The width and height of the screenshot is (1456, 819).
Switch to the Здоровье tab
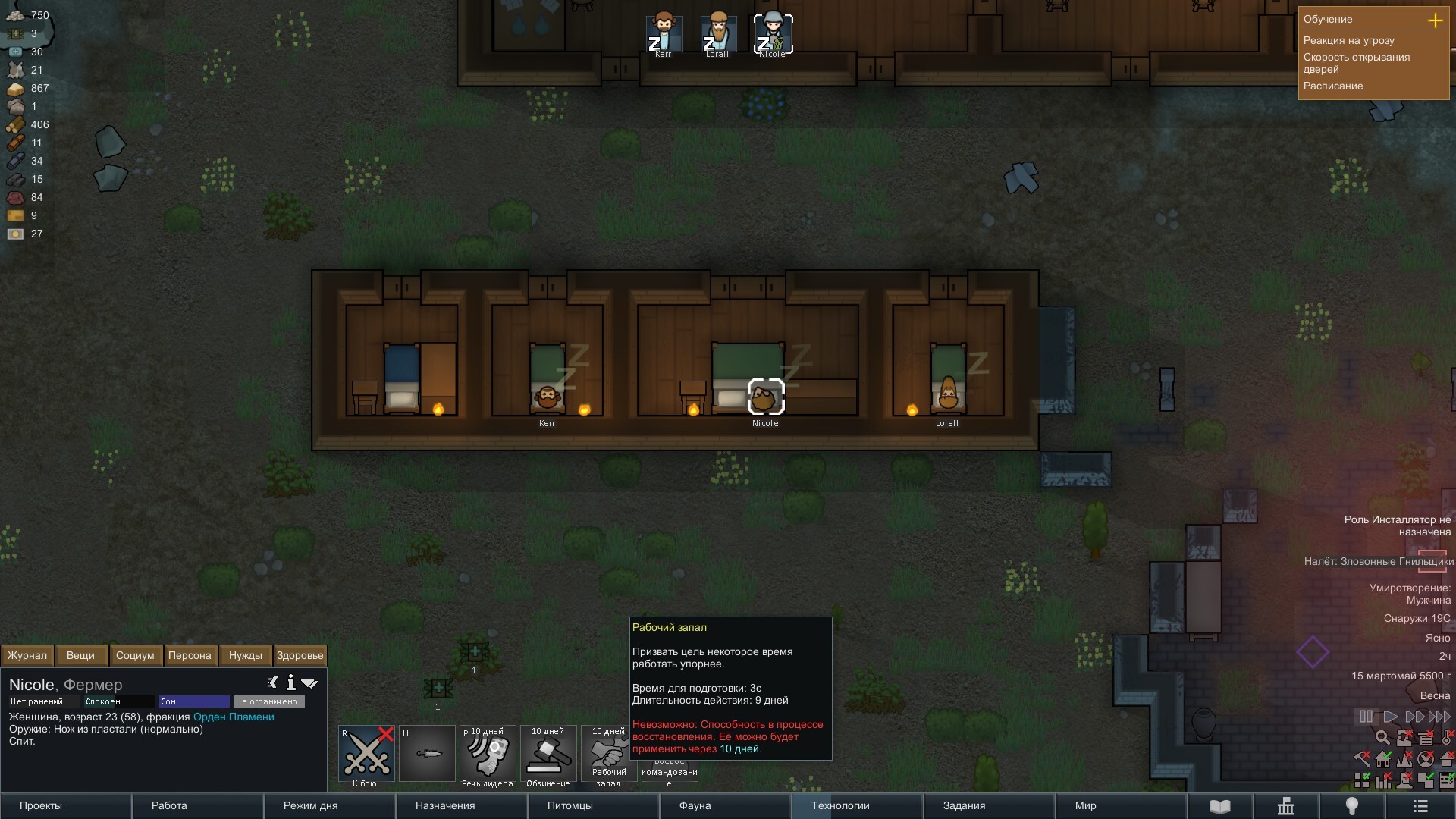(300, 655)
